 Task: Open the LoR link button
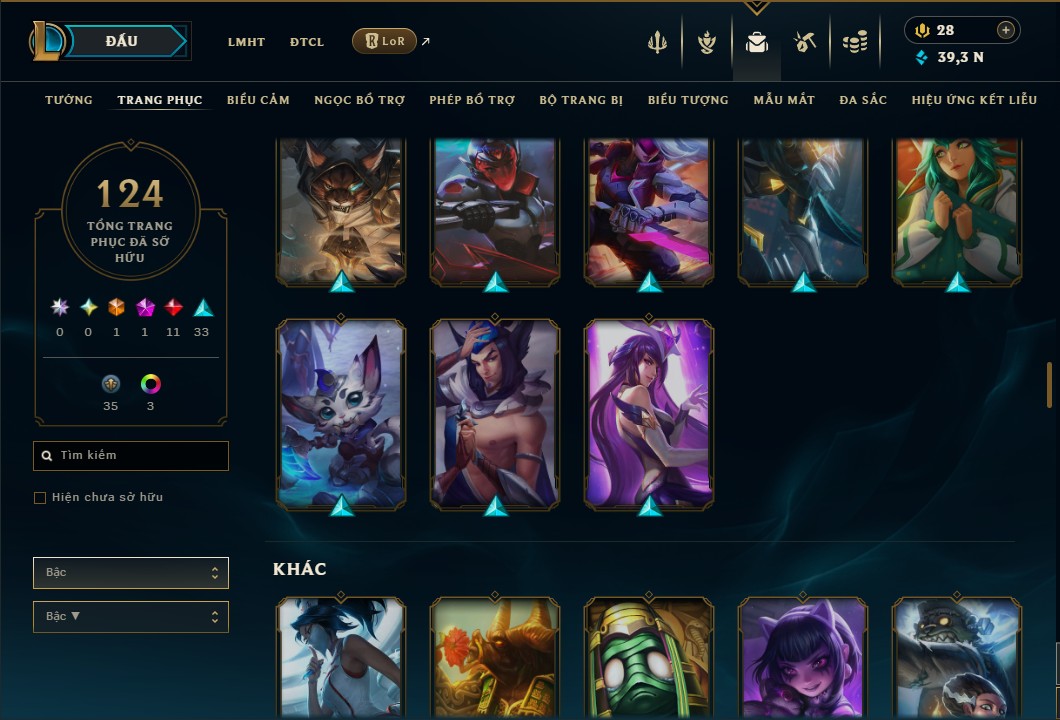point(384,41)
